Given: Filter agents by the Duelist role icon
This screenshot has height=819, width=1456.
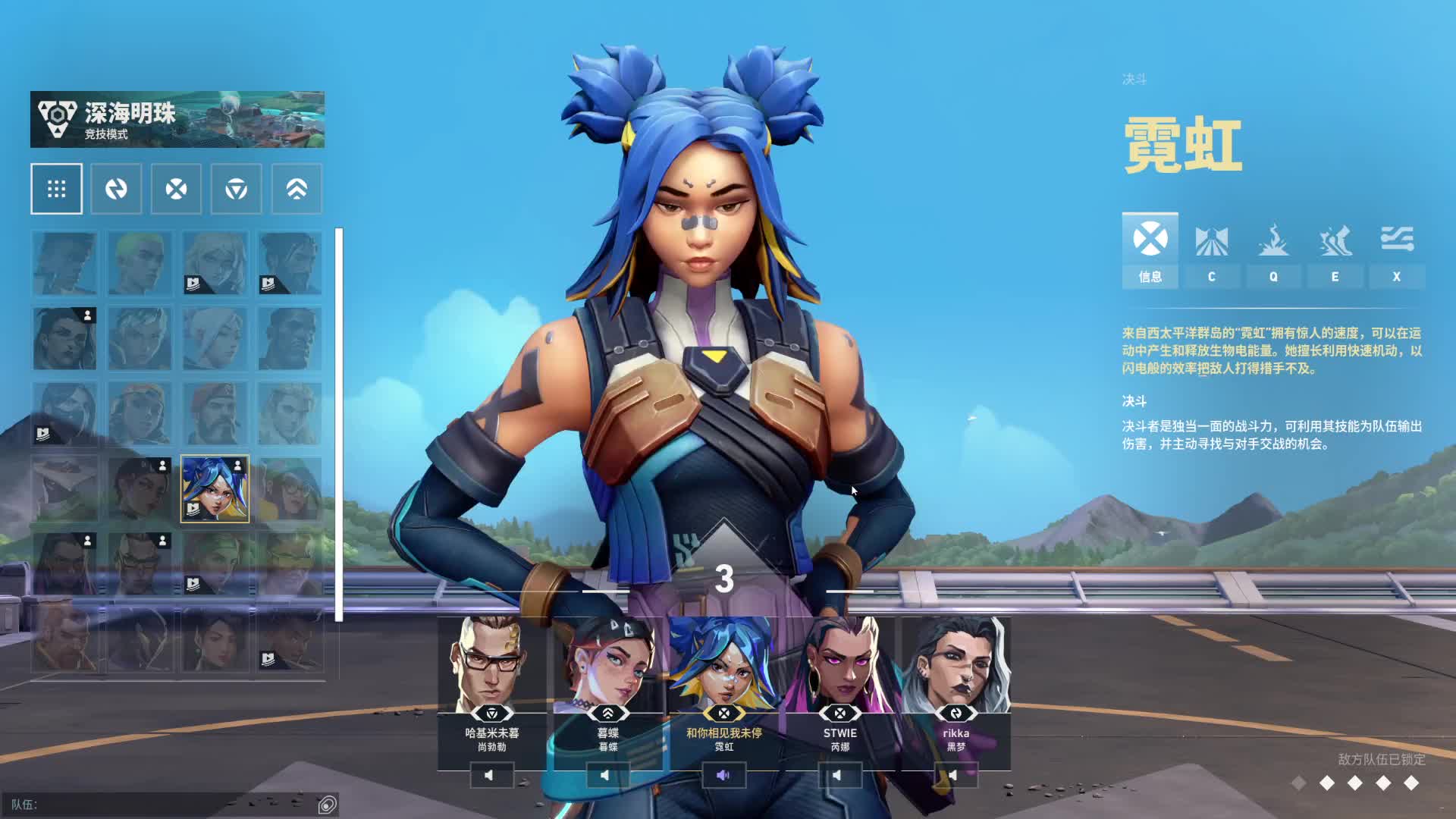Looking at the screenshot, I should pyautogui.click(x=176, y=189).
